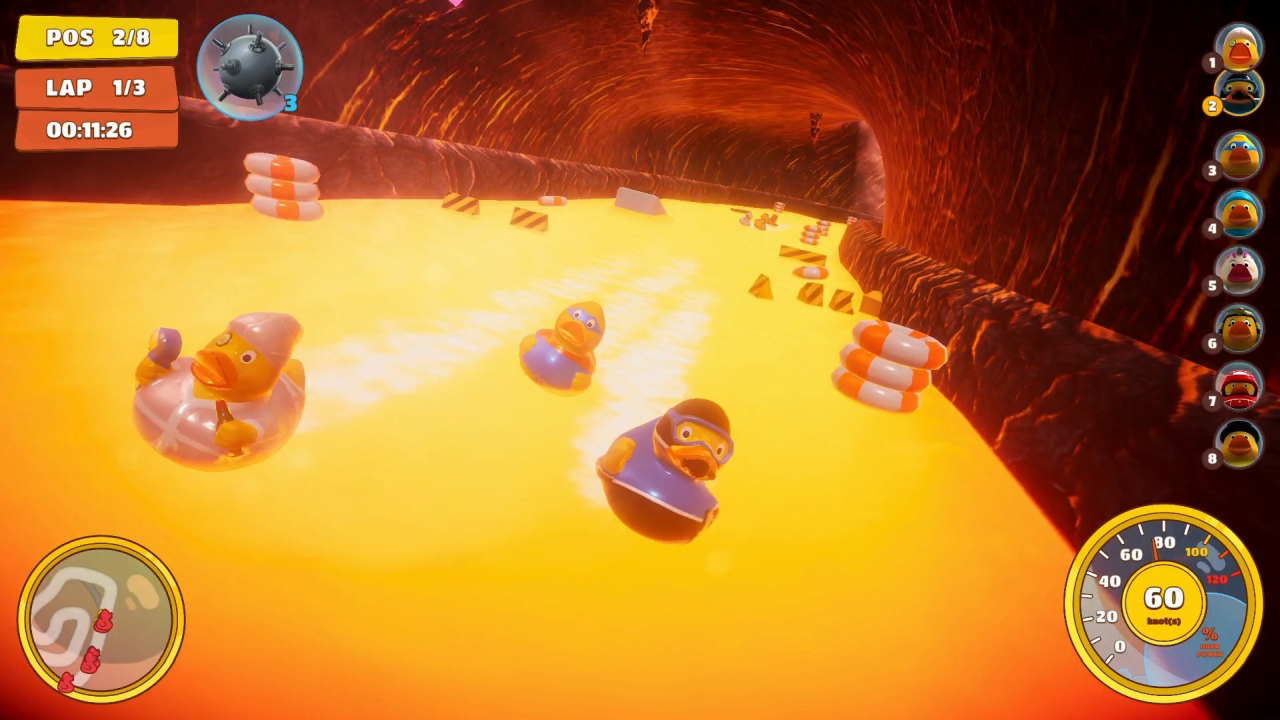Click the DUCK POWER percentage label

pos(1208,647)
